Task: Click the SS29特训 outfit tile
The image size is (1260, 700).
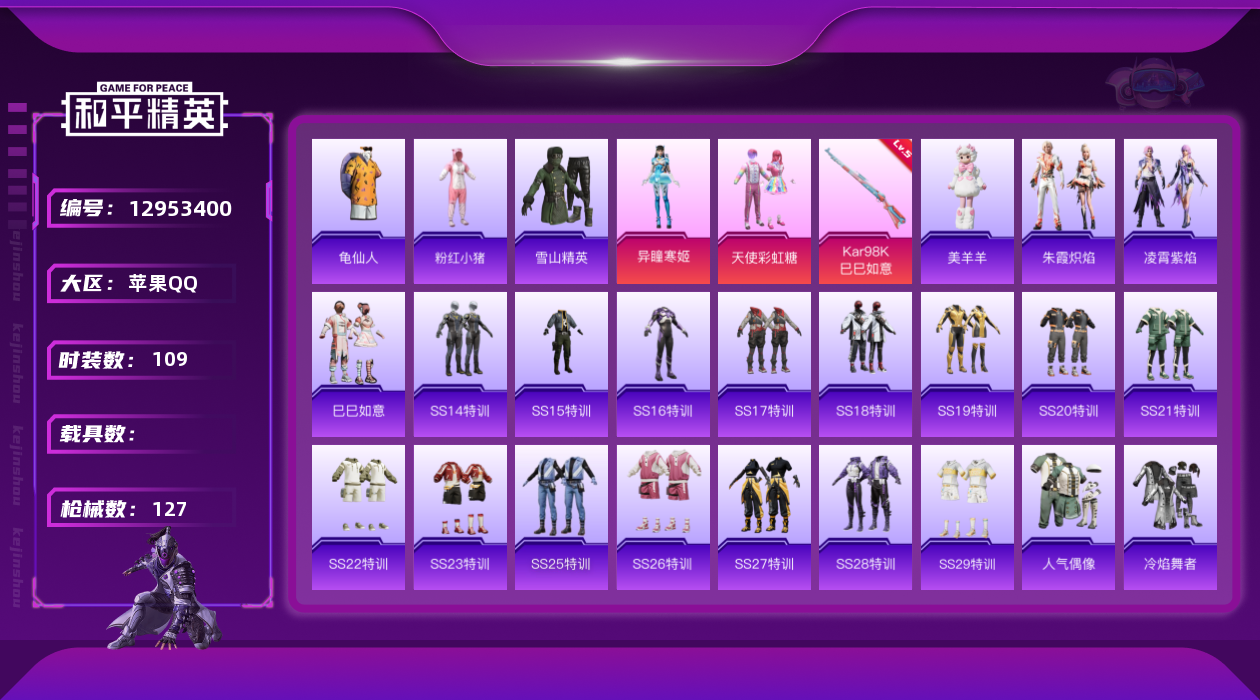Action: (x=967, y=517)
